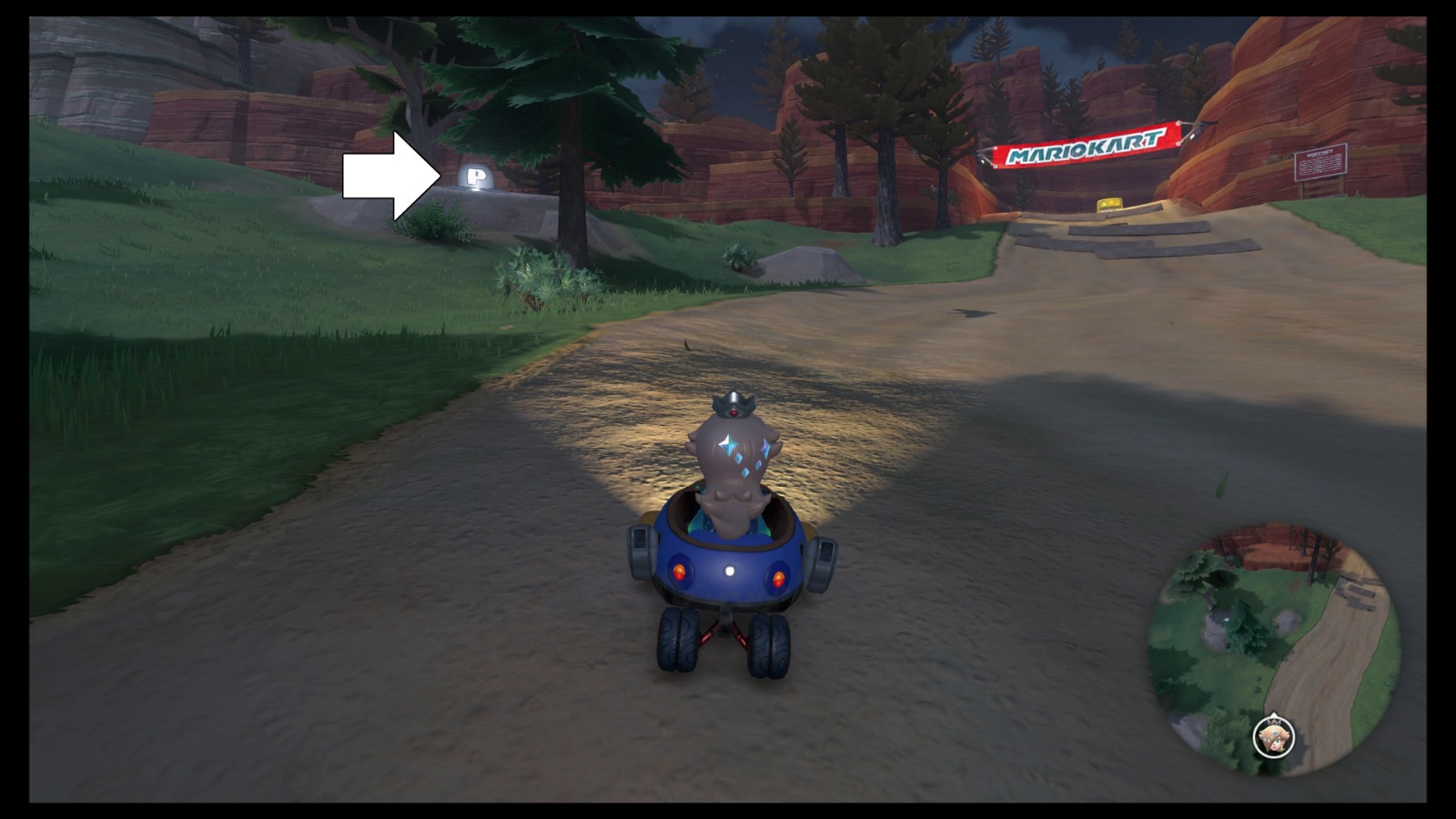
Task: Click the ghost character in the kart
Action: [733, 464]
